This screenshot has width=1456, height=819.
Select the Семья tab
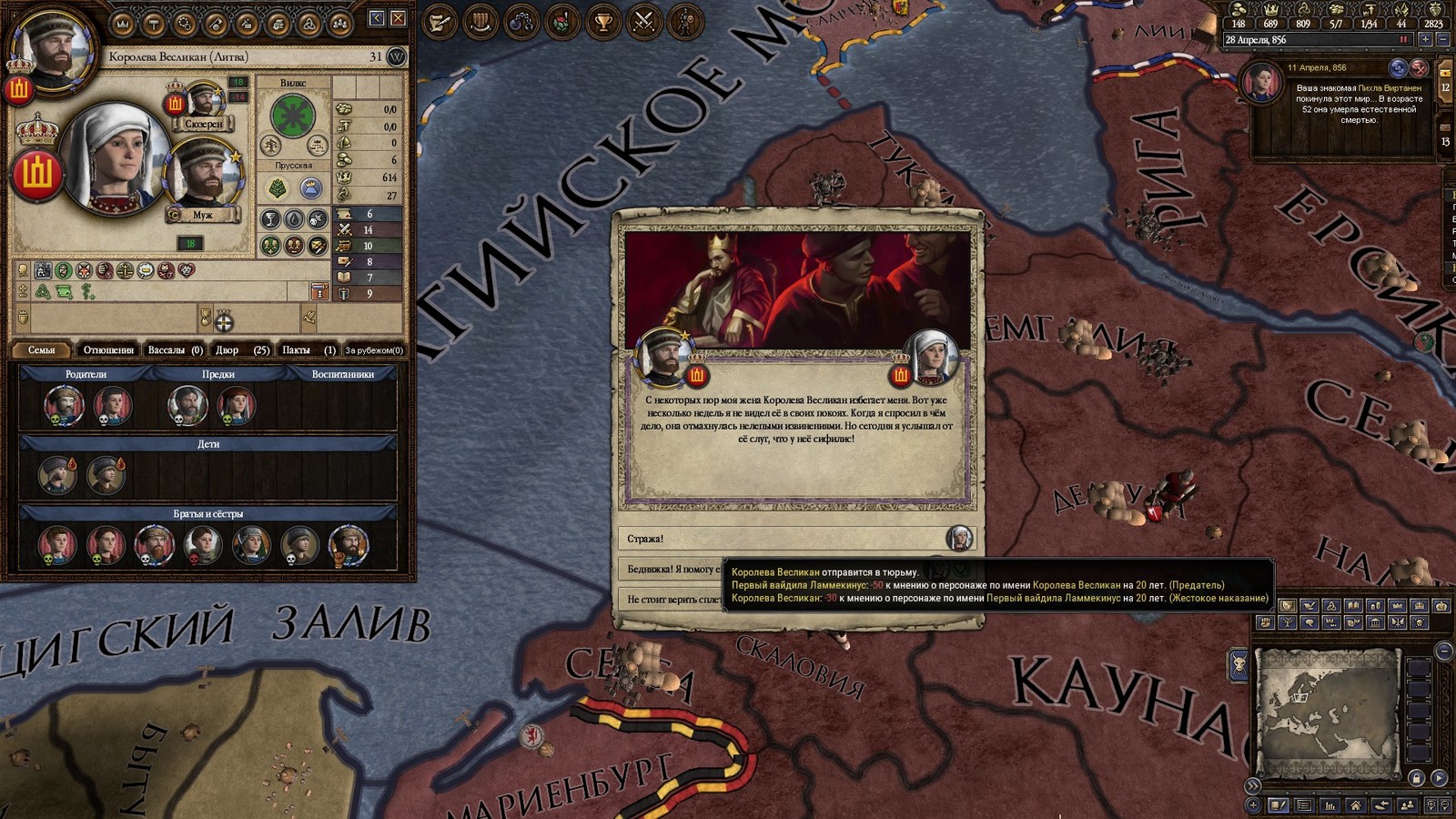(x=42, y=350)
